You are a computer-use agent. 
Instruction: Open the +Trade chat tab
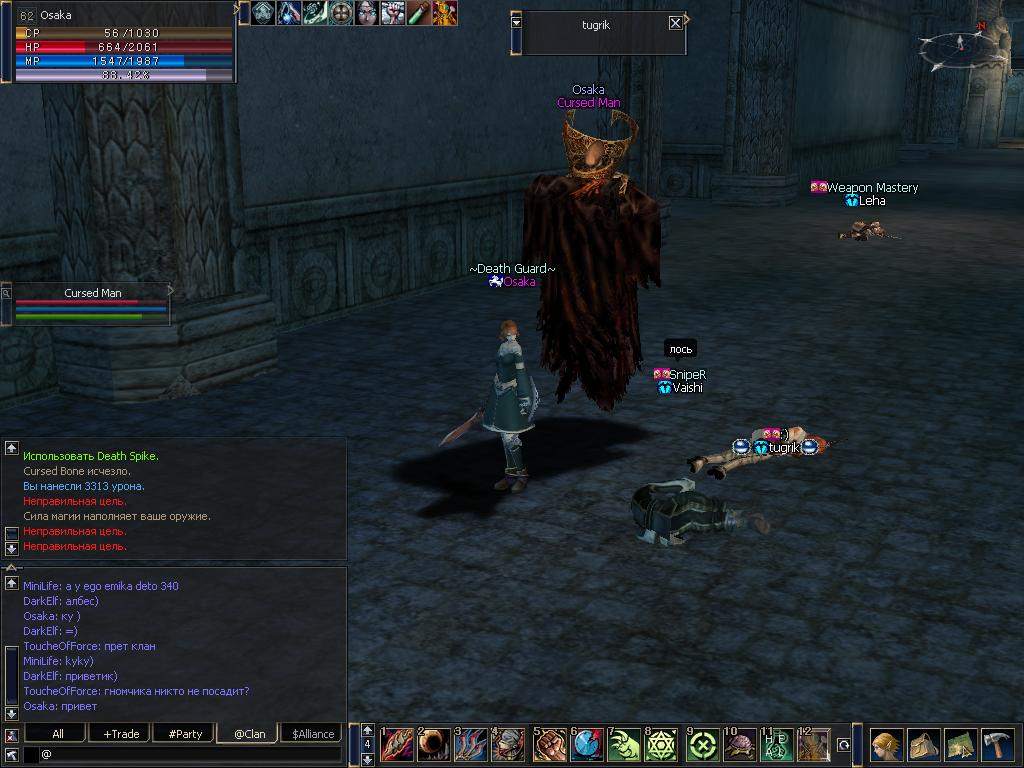121,733
